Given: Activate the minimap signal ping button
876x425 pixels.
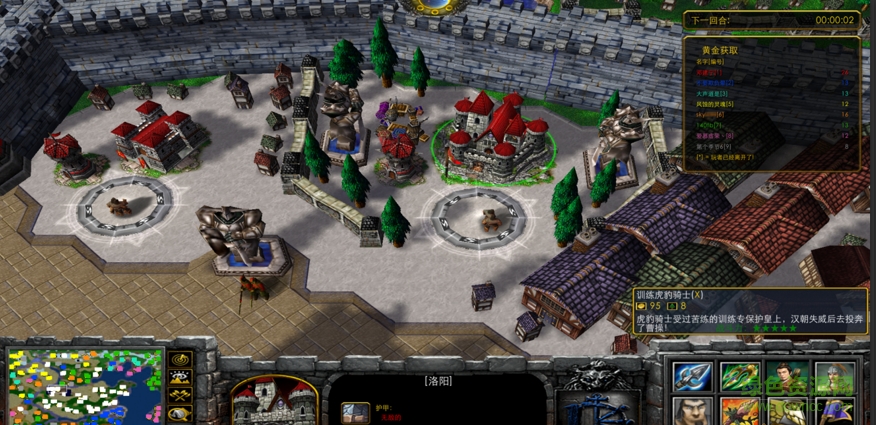Looking at the screenshot, I should pyautogui.click(x=181, y=360).
